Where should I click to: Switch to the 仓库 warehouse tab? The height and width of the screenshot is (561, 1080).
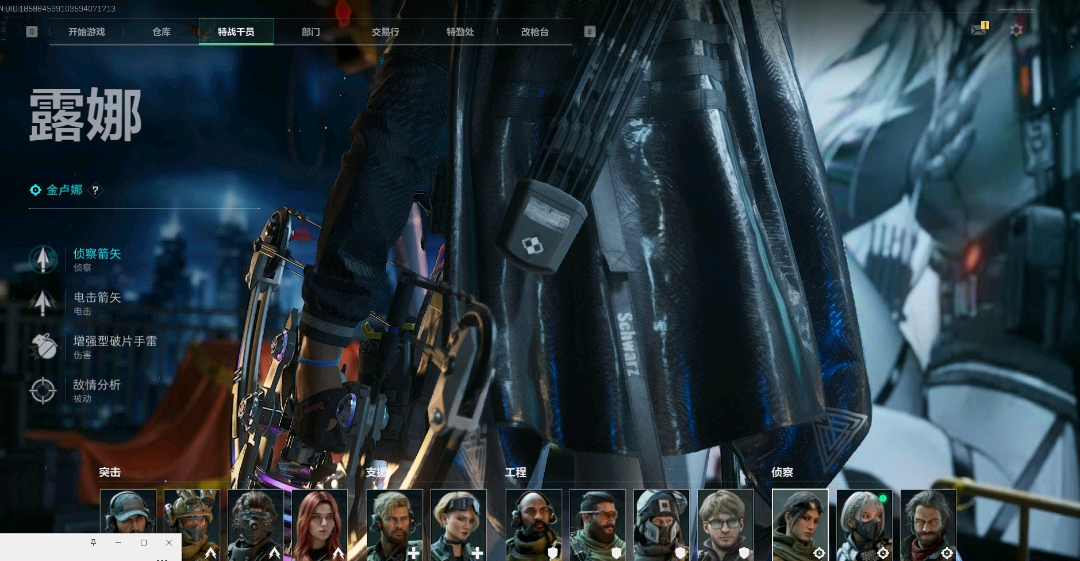coord(161,32)
